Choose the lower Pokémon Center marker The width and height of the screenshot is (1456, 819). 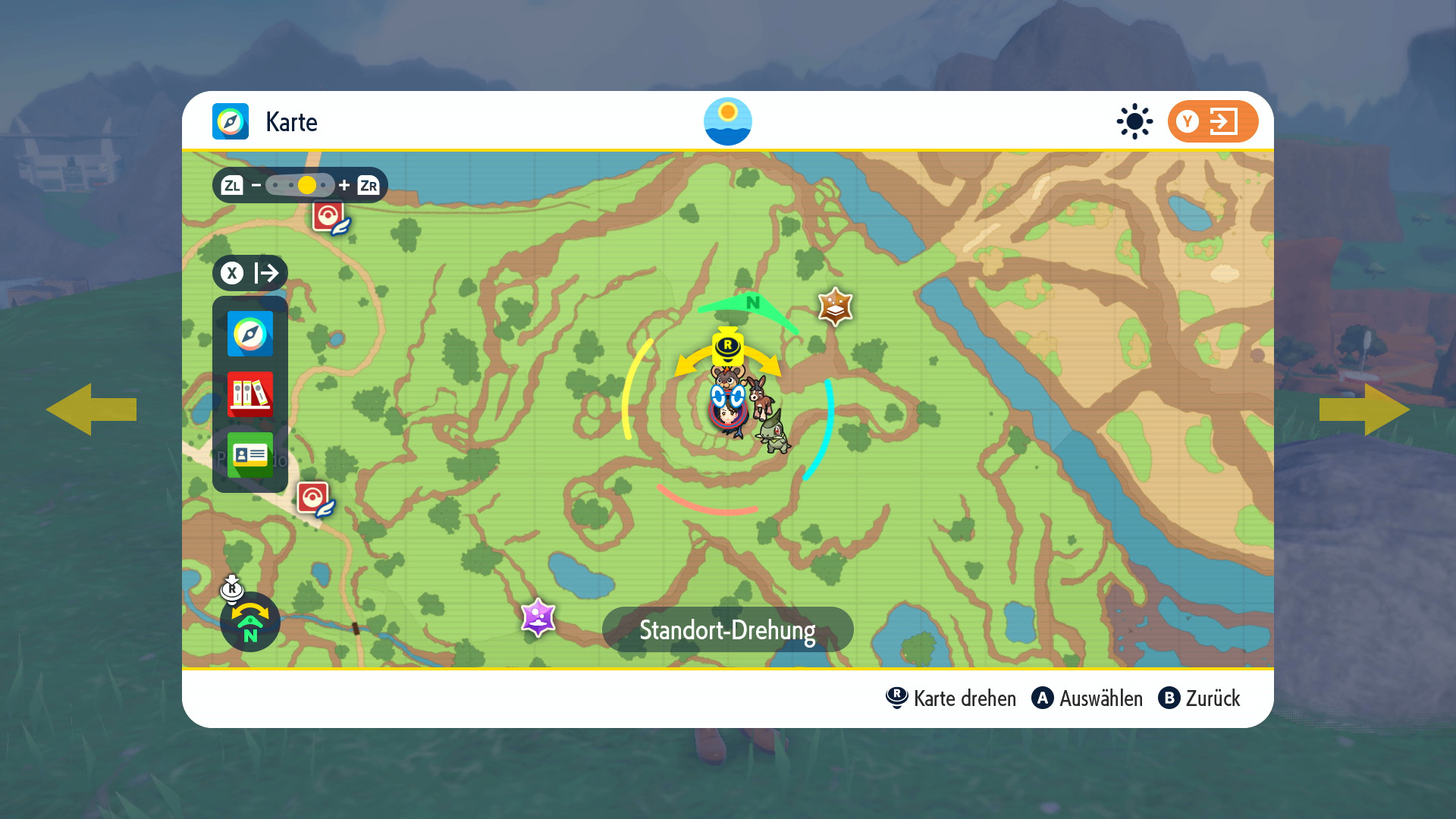(x=314, y=499)
